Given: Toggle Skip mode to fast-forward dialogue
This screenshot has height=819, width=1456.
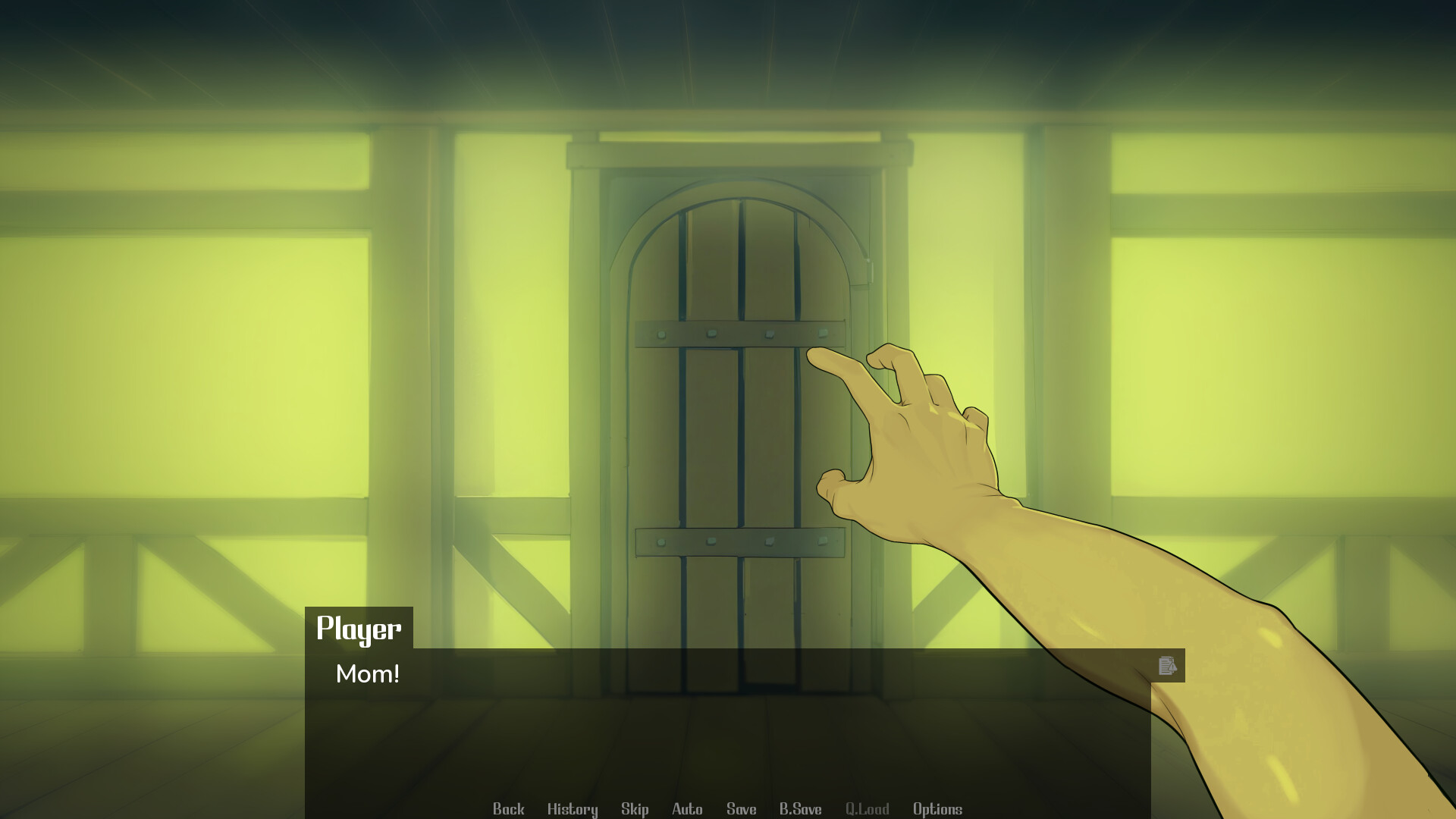Looking at the screenshot, I should [635, 809].
